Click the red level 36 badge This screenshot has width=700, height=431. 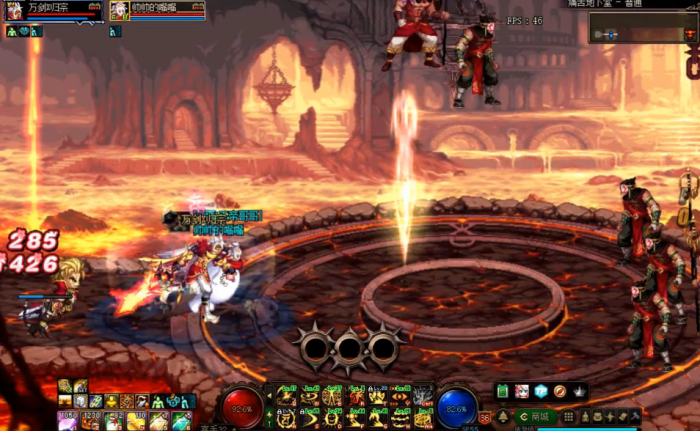(485, 417)
